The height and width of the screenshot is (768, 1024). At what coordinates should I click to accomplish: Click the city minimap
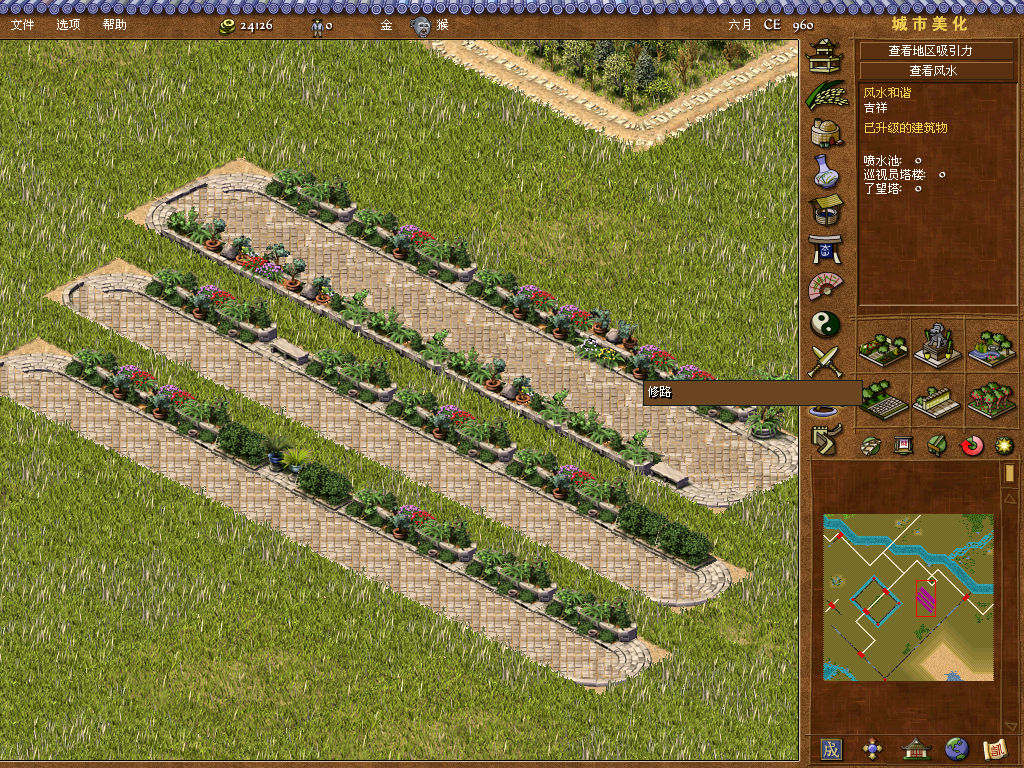click(x=908, y=597)
